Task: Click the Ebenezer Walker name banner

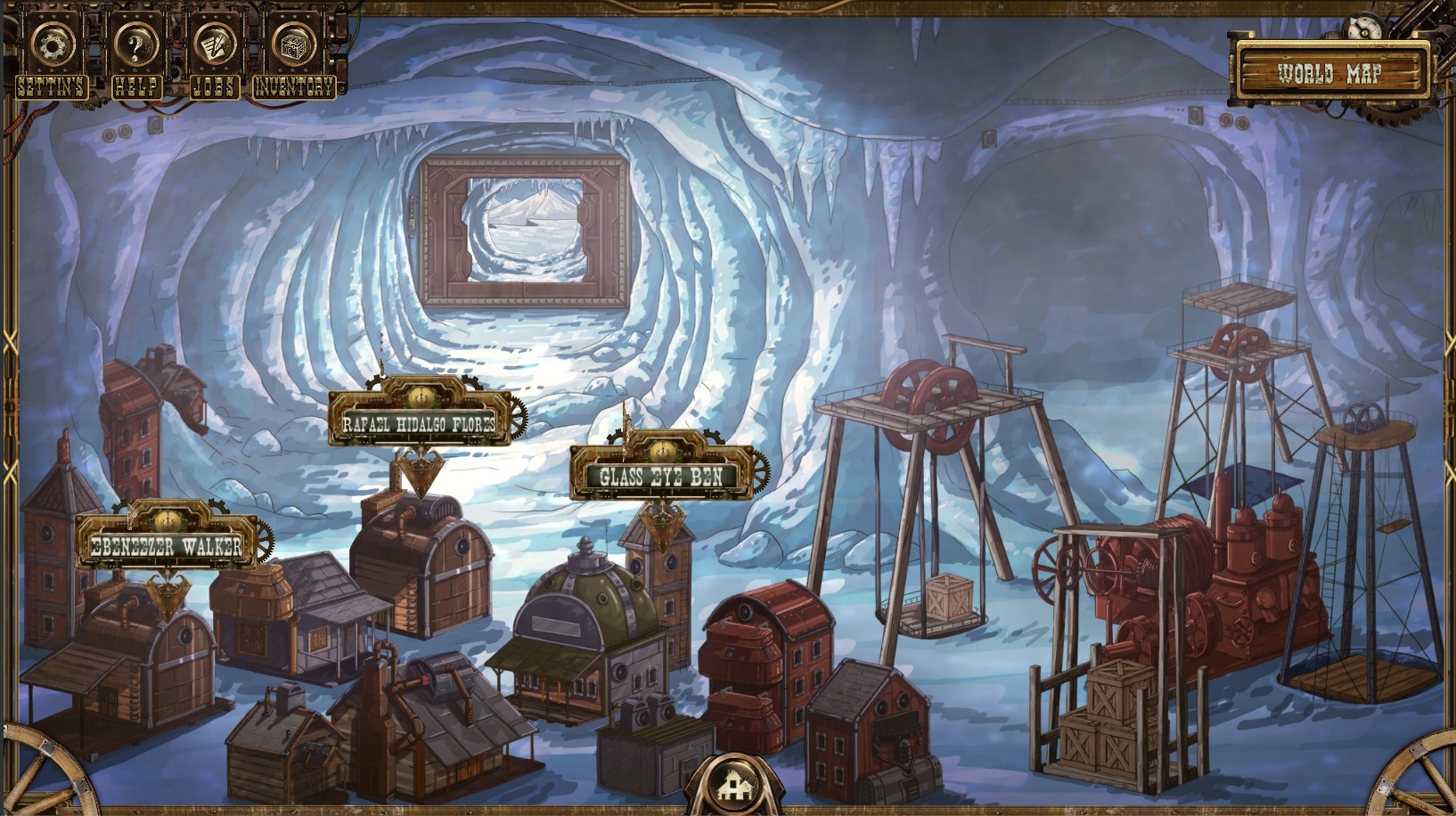Action: [168, 543]
